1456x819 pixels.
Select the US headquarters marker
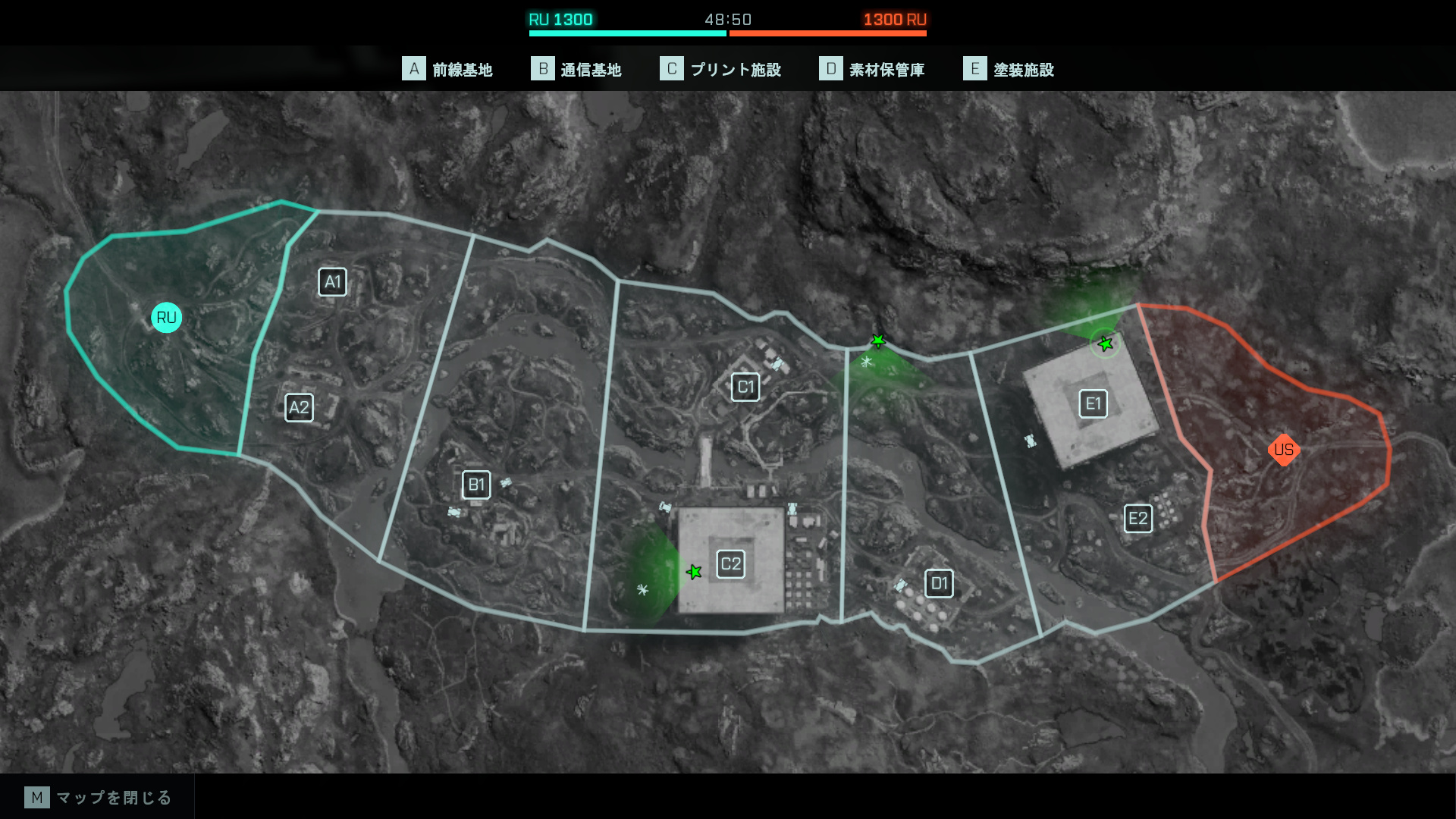point(1284,450)
